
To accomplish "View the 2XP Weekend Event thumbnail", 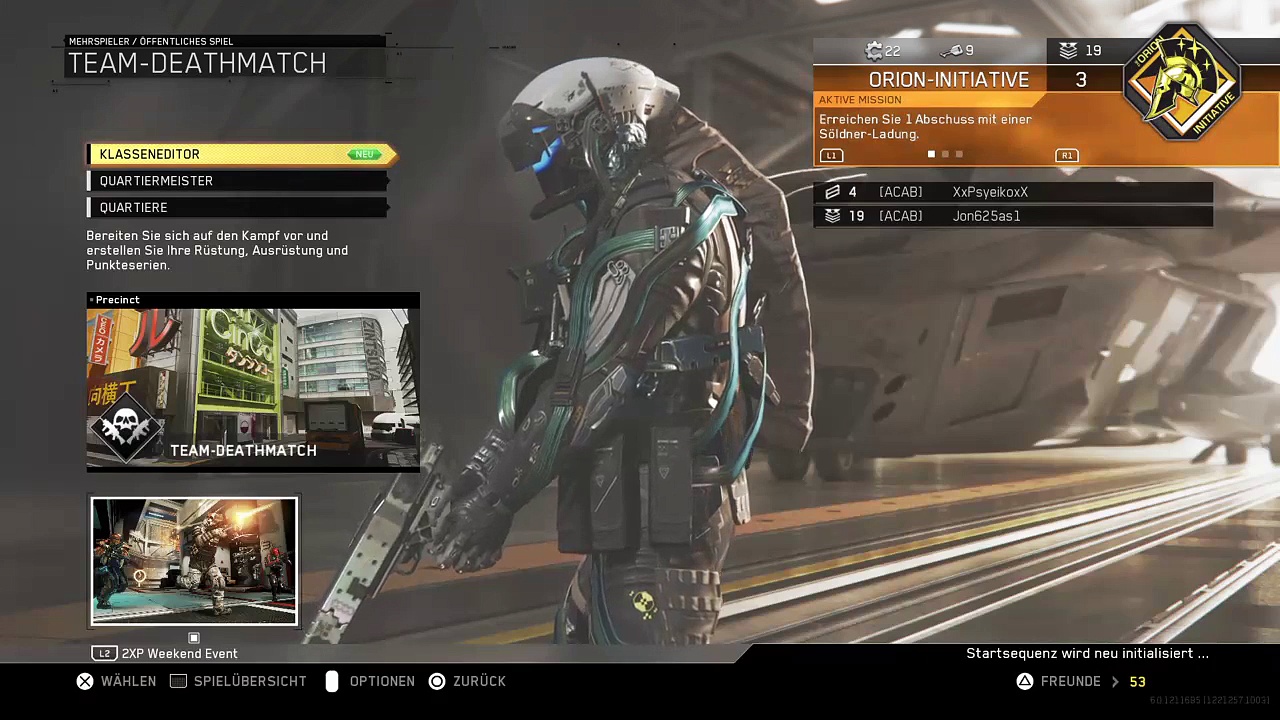I will pos(194,561).
